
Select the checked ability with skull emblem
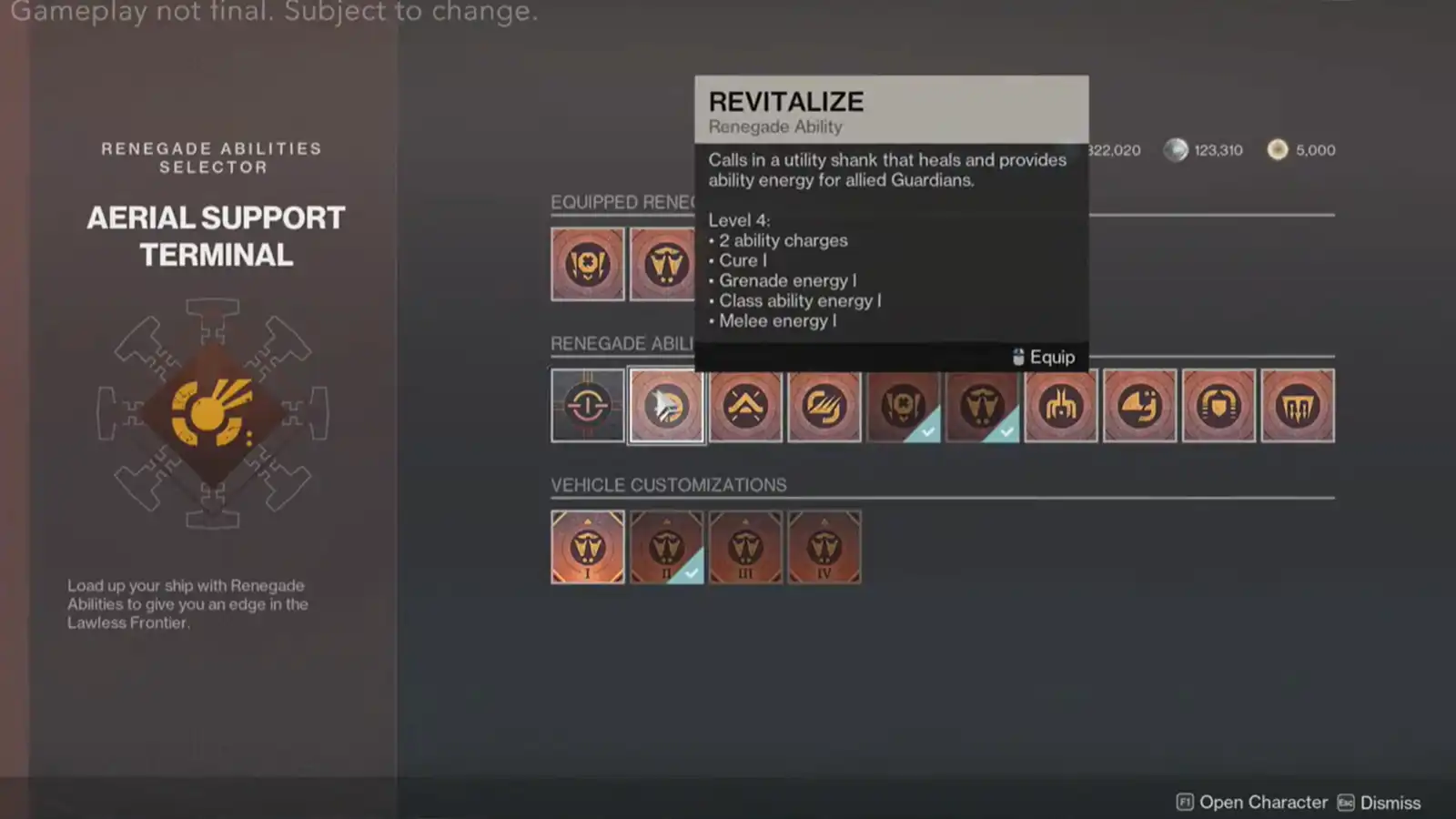point(903,406)
